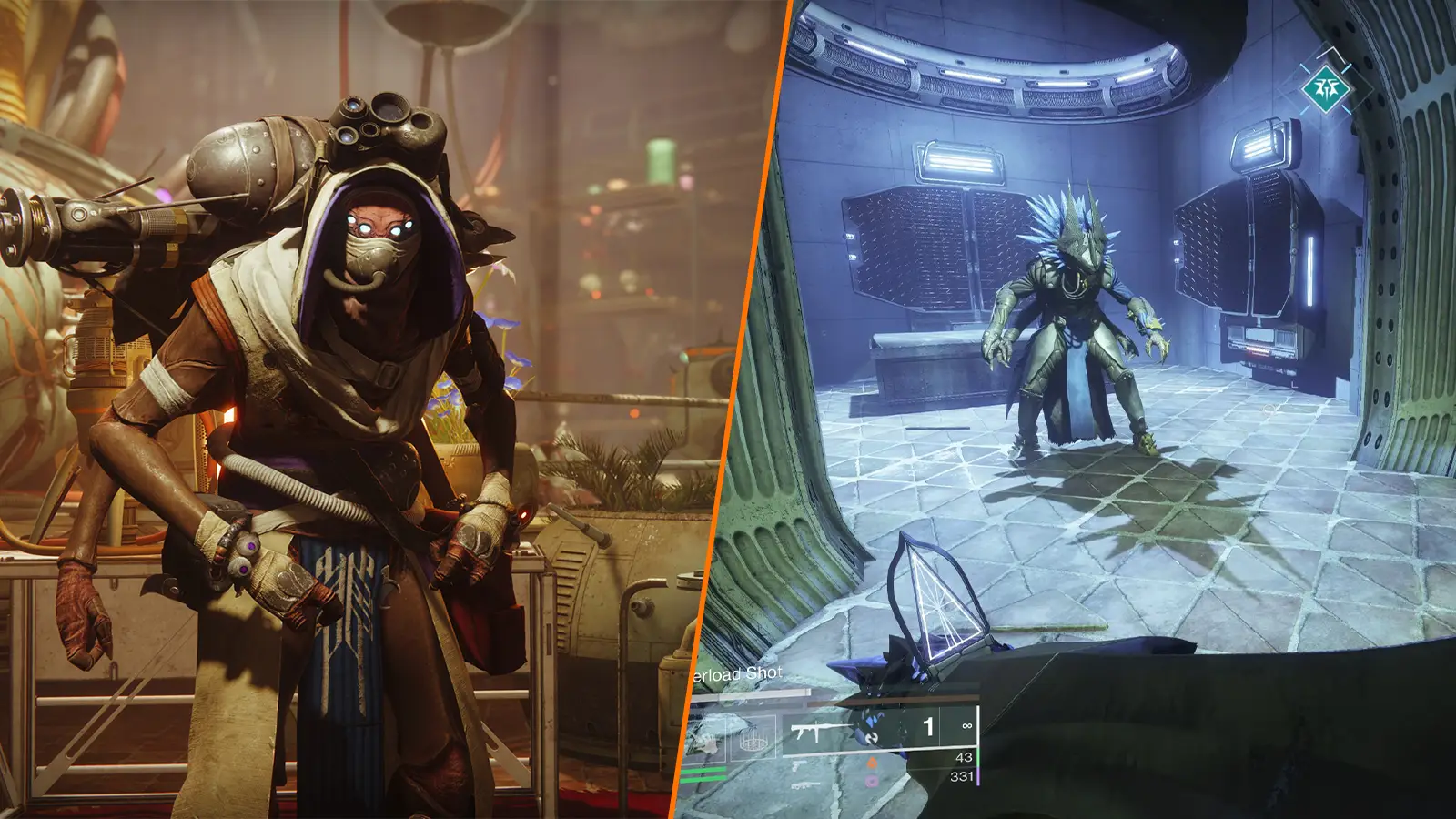Click the Overload Shot buff label
The width and height of the screenshot is (1456, 819).
(736, 673)
